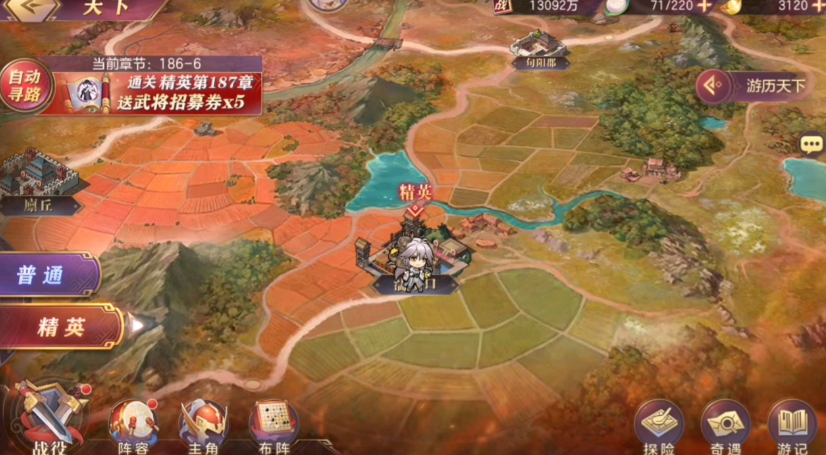This screenshot has height=455, width=826.
Task: Open 游历天下 travel button
Action: point(762,86)
